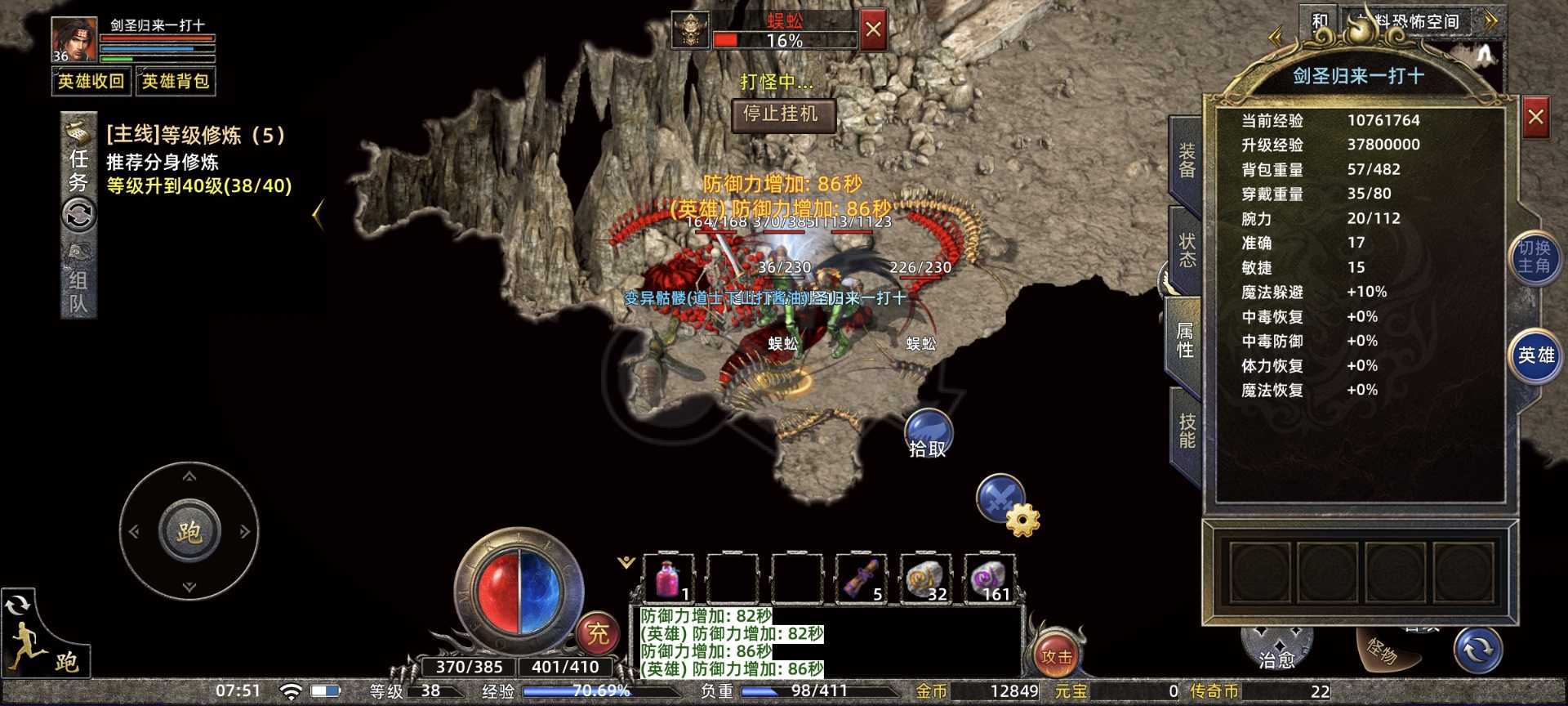This screenshot has width=1568, height=706.
Task: Use the pink potion hotbar slot
Action: click(x=670, y=579)
